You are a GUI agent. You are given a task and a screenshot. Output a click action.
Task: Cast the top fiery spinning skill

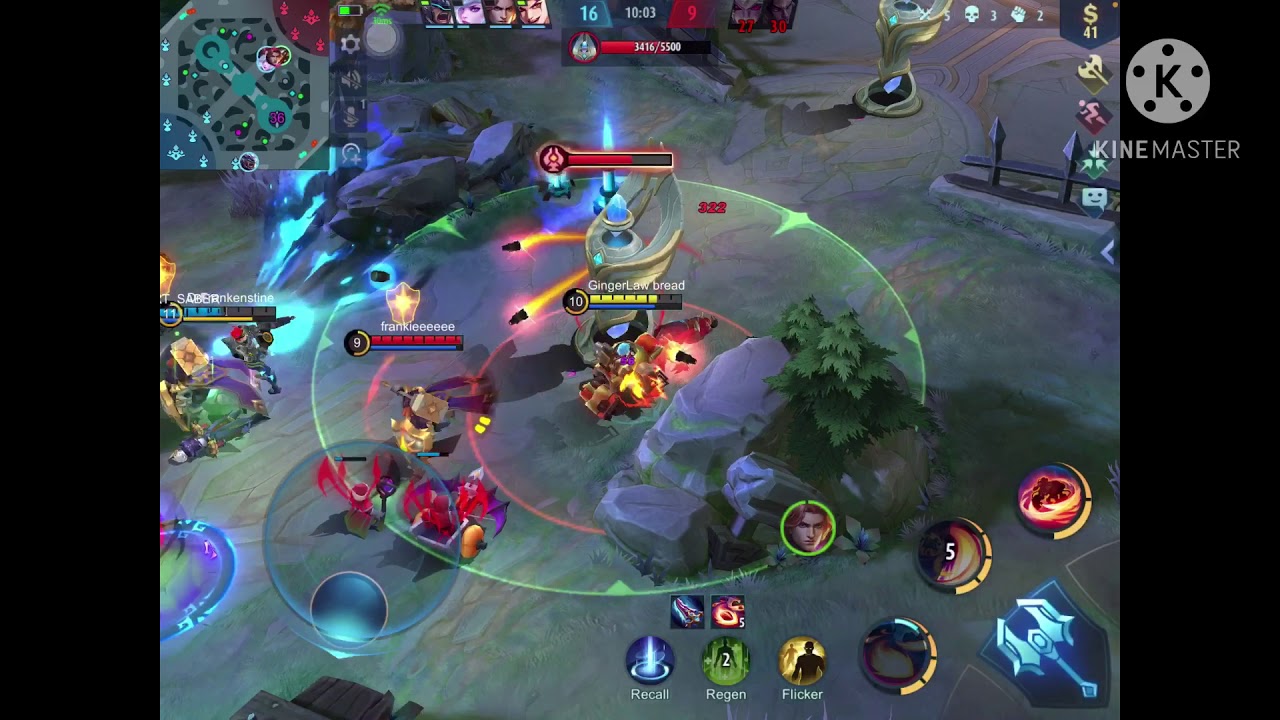tap(1054, 499)
